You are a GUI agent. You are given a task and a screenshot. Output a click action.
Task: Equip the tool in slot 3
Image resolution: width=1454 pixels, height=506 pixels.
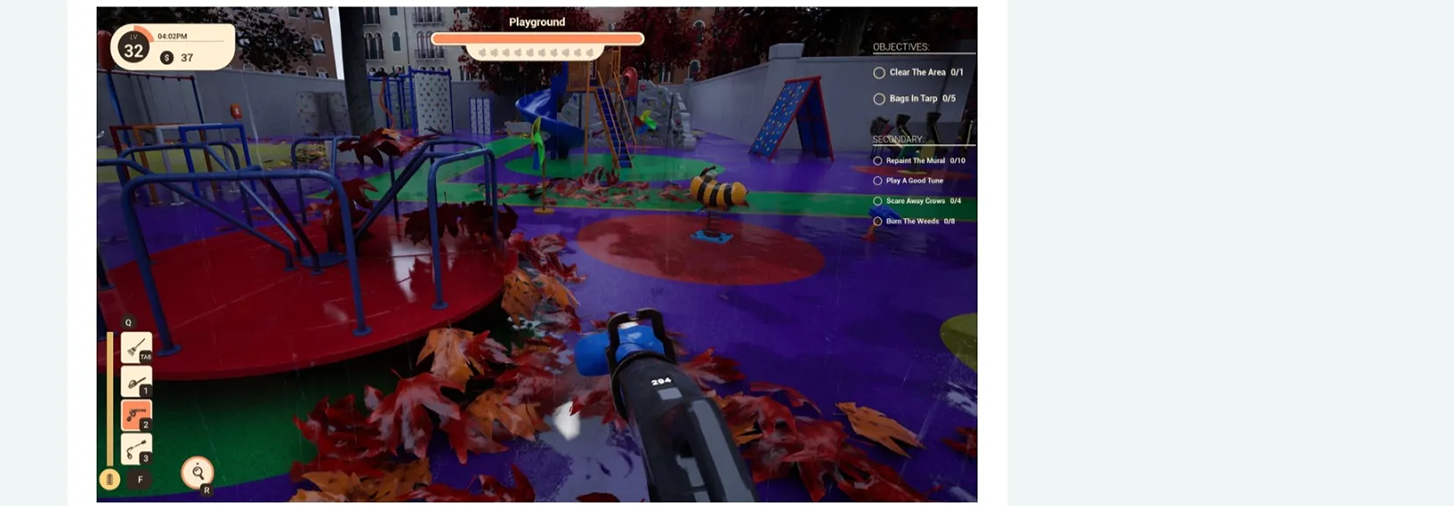136,448
